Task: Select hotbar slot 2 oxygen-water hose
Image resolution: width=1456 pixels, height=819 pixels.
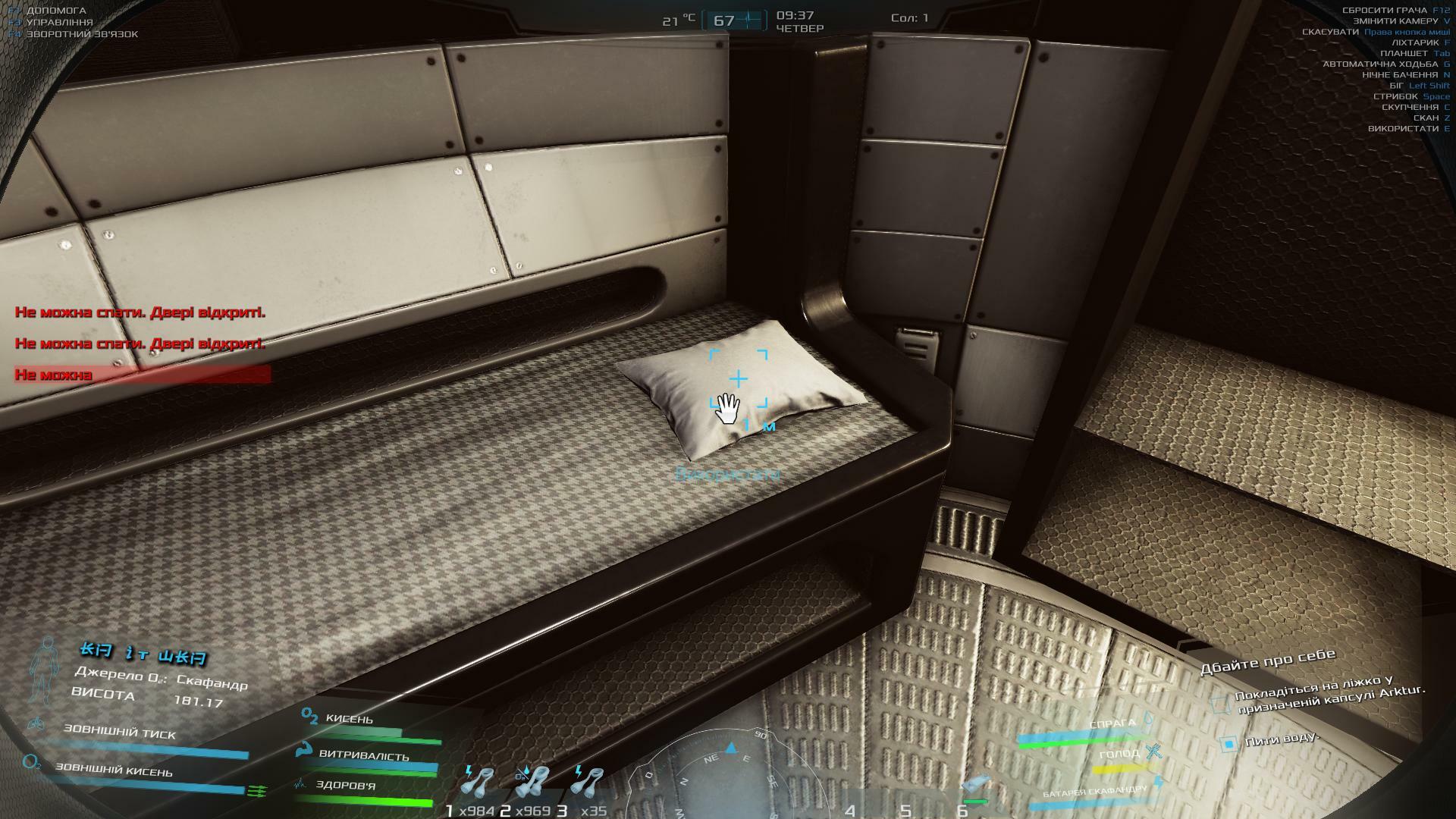Action: pos(533,783)
